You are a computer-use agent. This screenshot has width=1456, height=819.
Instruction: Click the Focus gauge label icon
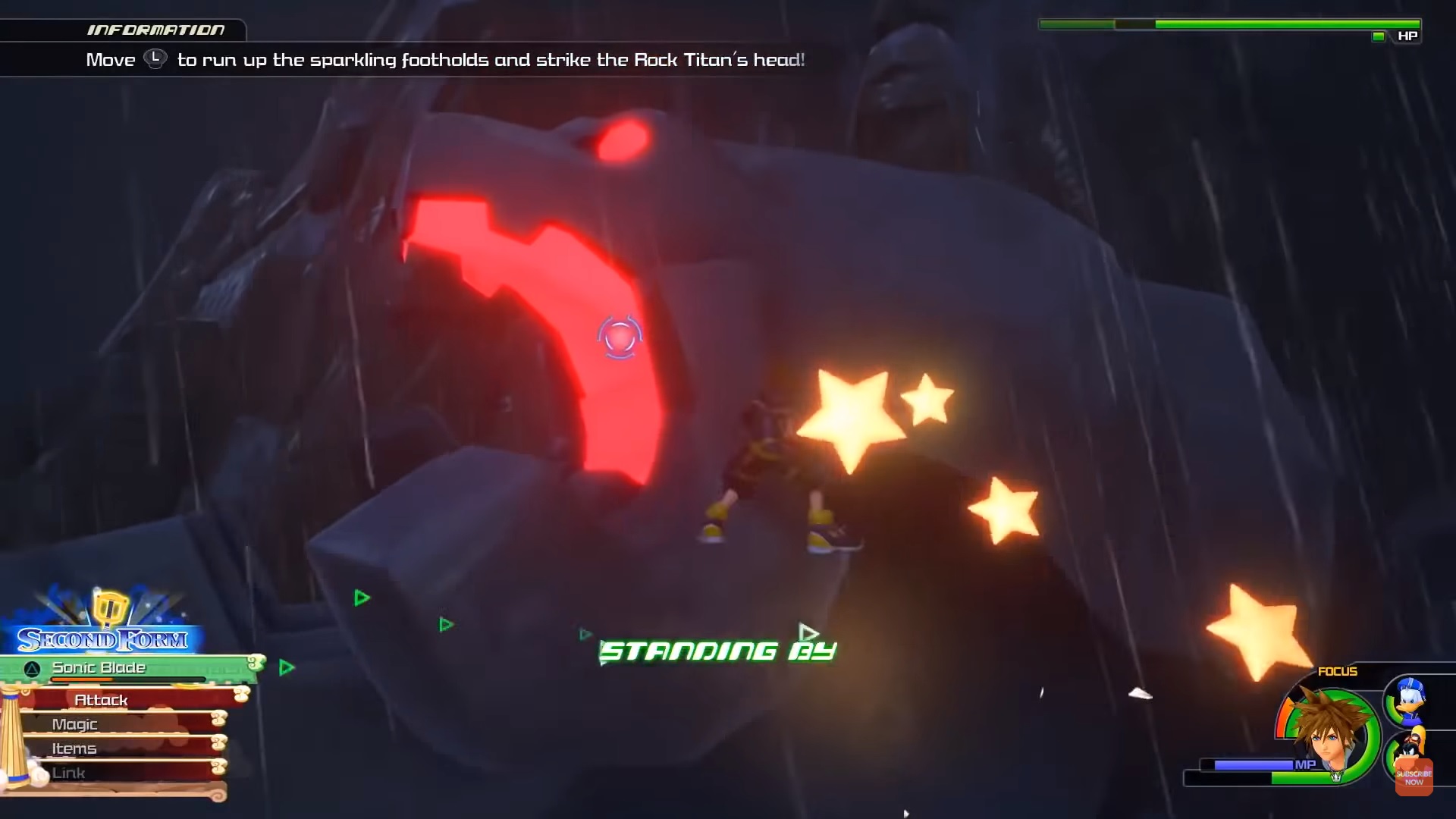coord(1338,671)
